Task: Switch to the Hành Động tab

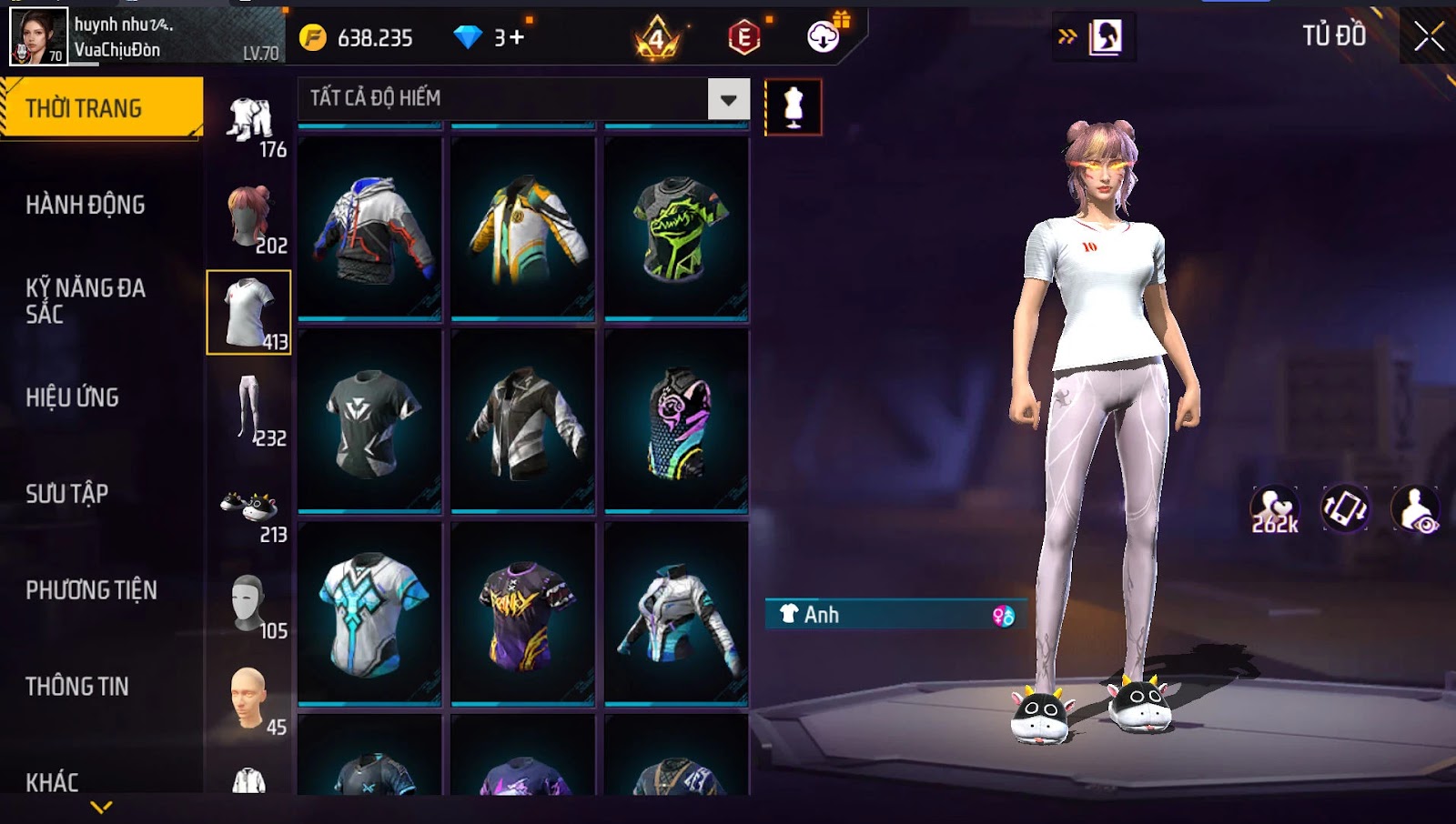Action: (85, 205)
